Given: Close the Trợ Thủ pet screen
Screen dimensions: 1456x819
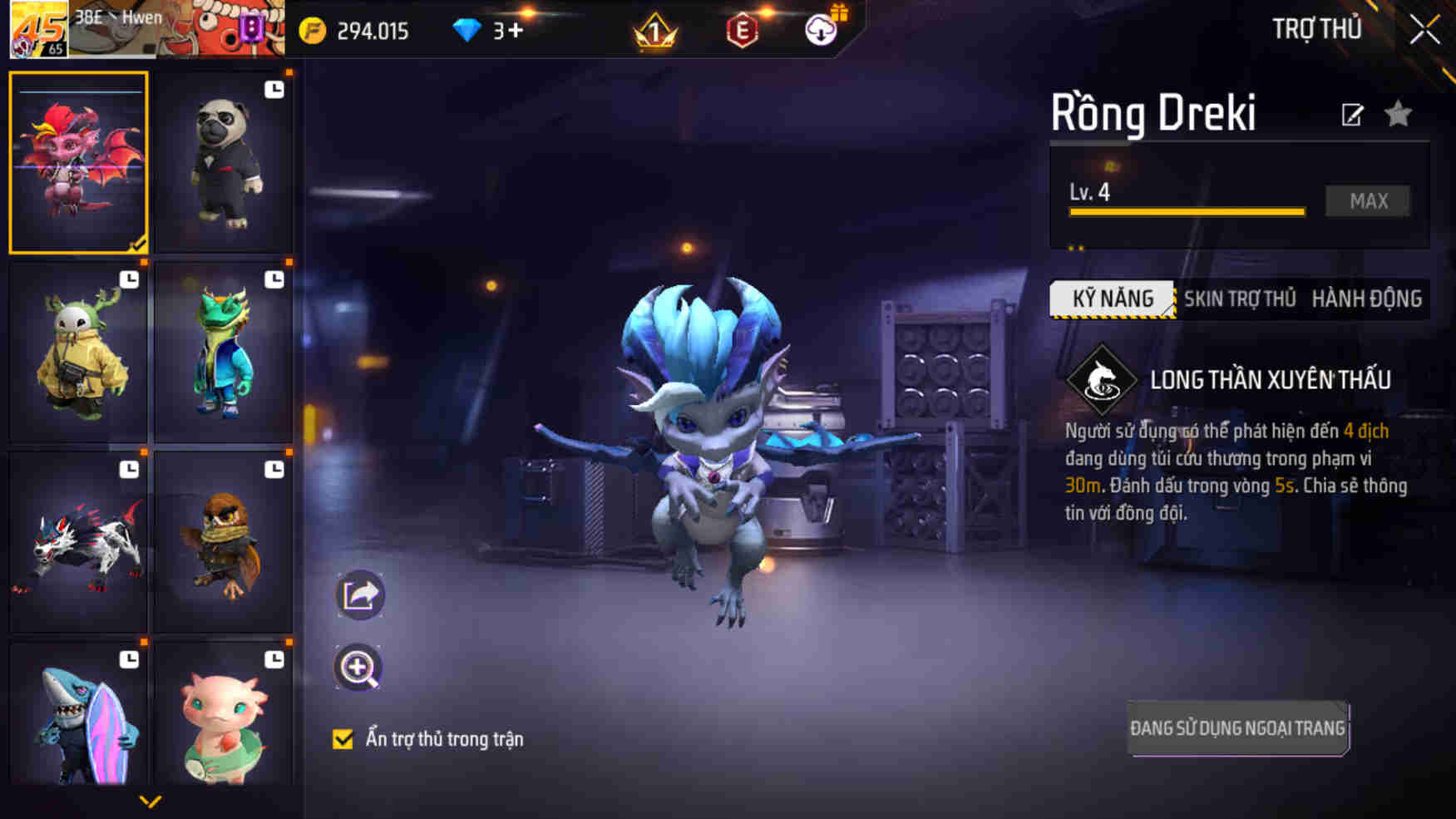Looking at the screenshot, I should coord(1424,30).
